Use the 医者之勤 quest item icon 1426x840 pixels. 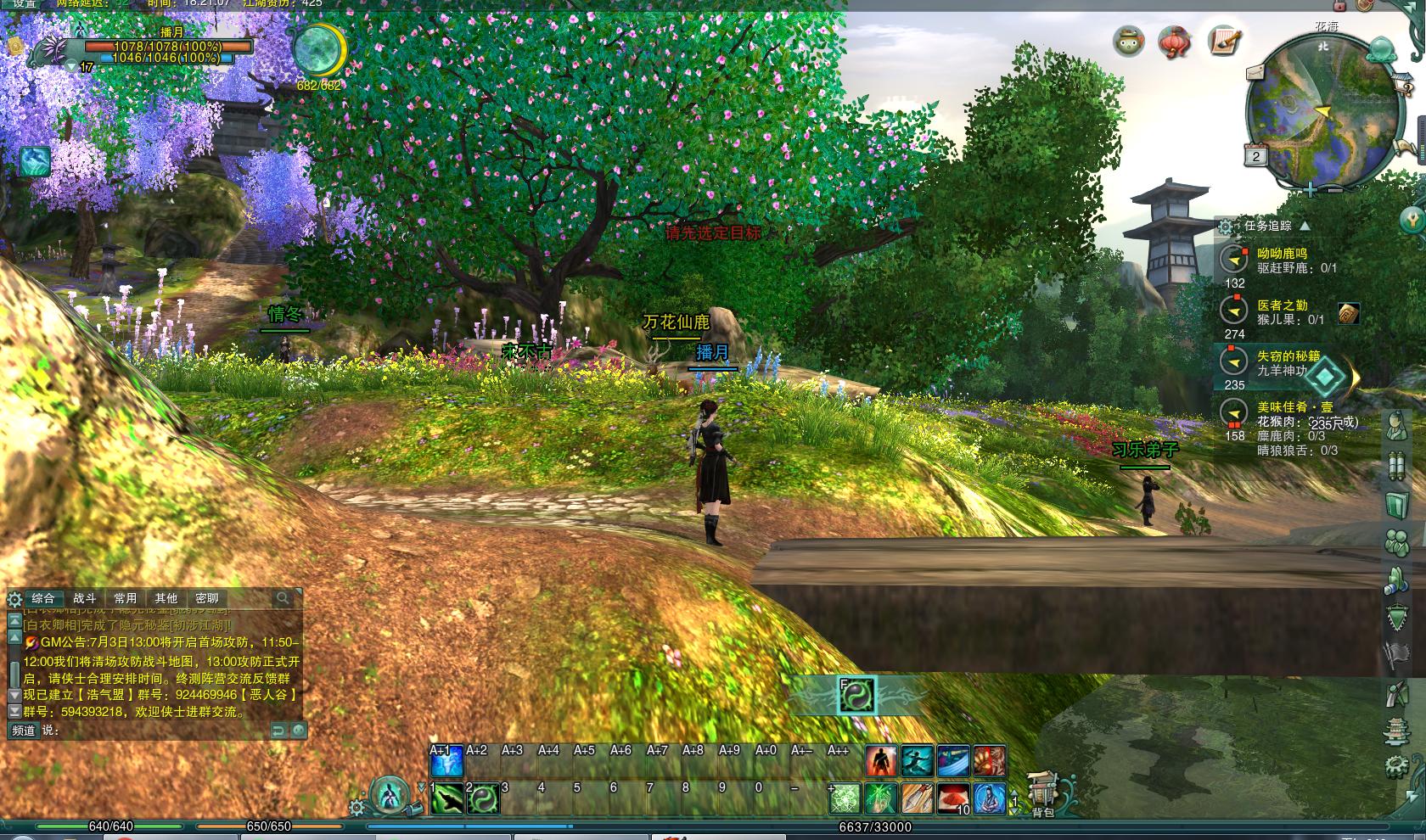click(1349, 313)
